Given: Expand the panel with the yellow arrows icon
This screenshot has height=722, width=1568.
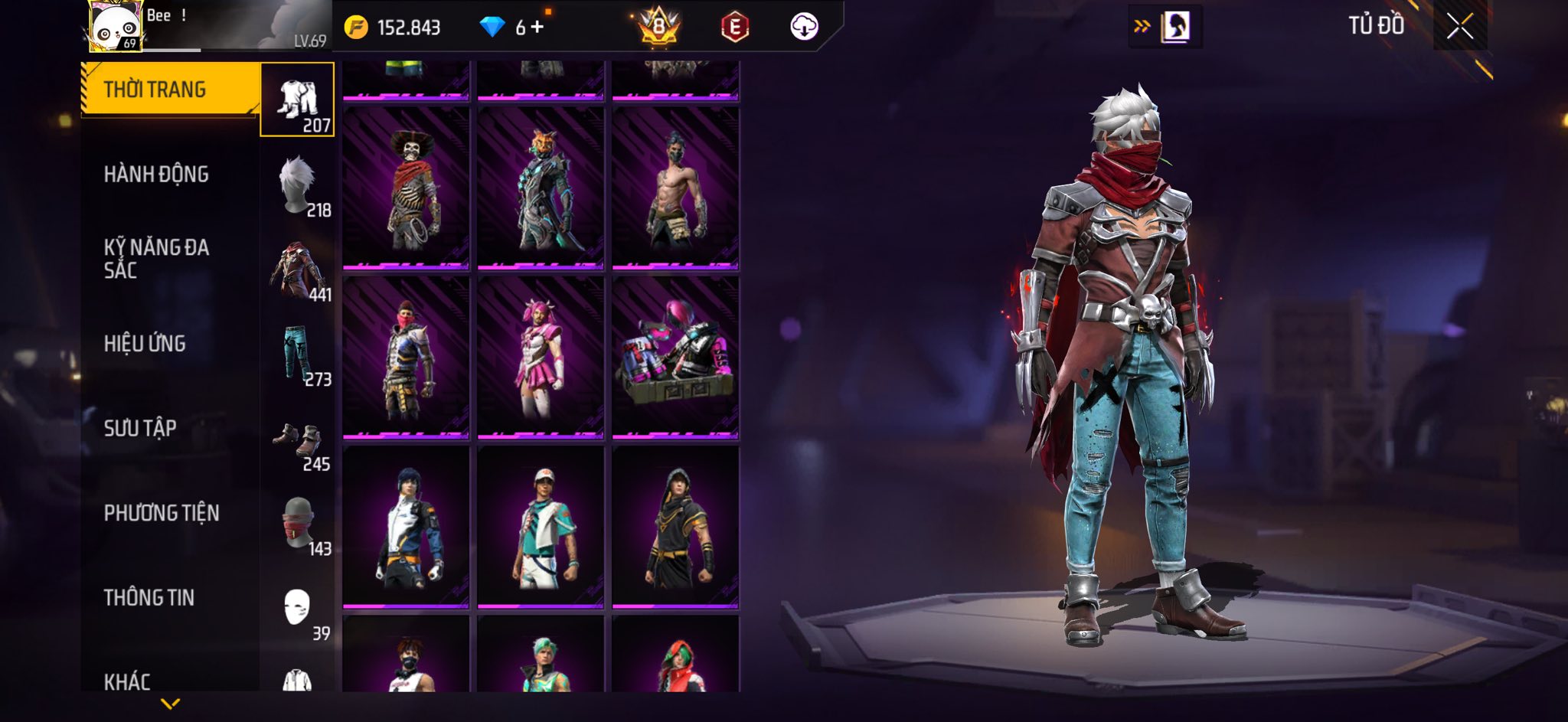Looking at the screenshot, I should [1142, 27].
